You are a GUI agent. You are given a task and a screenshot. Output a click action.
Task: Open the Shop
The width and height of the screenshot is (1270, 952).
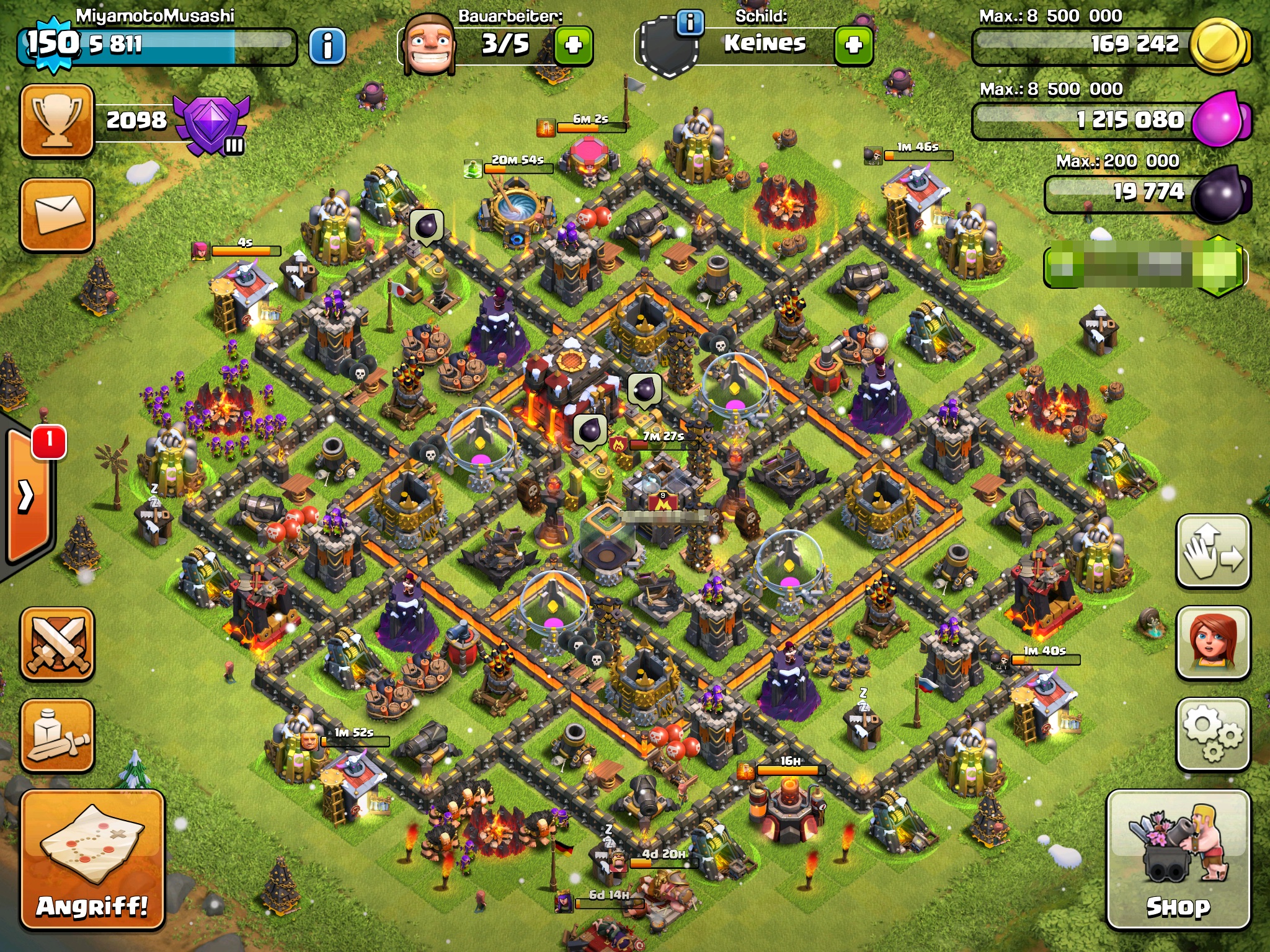pyautogui.click(x=1178, y=859)
